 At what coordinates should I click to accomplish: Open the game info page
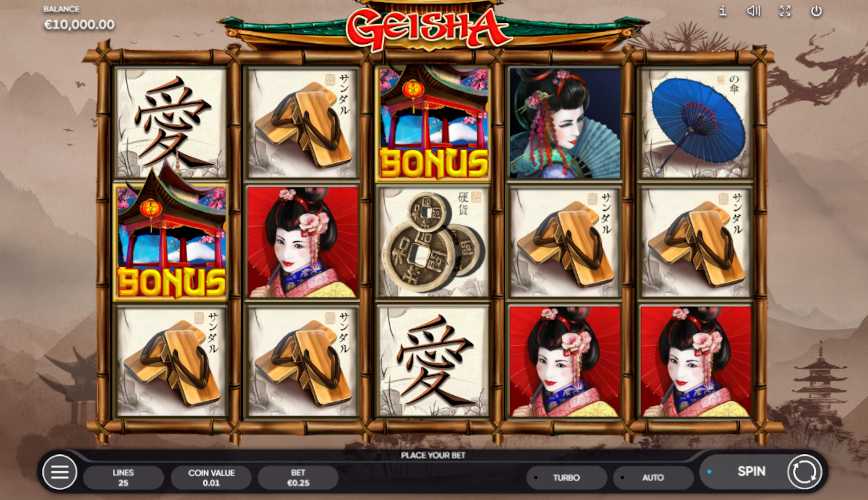pyautogui.click(x=723, y=11)
